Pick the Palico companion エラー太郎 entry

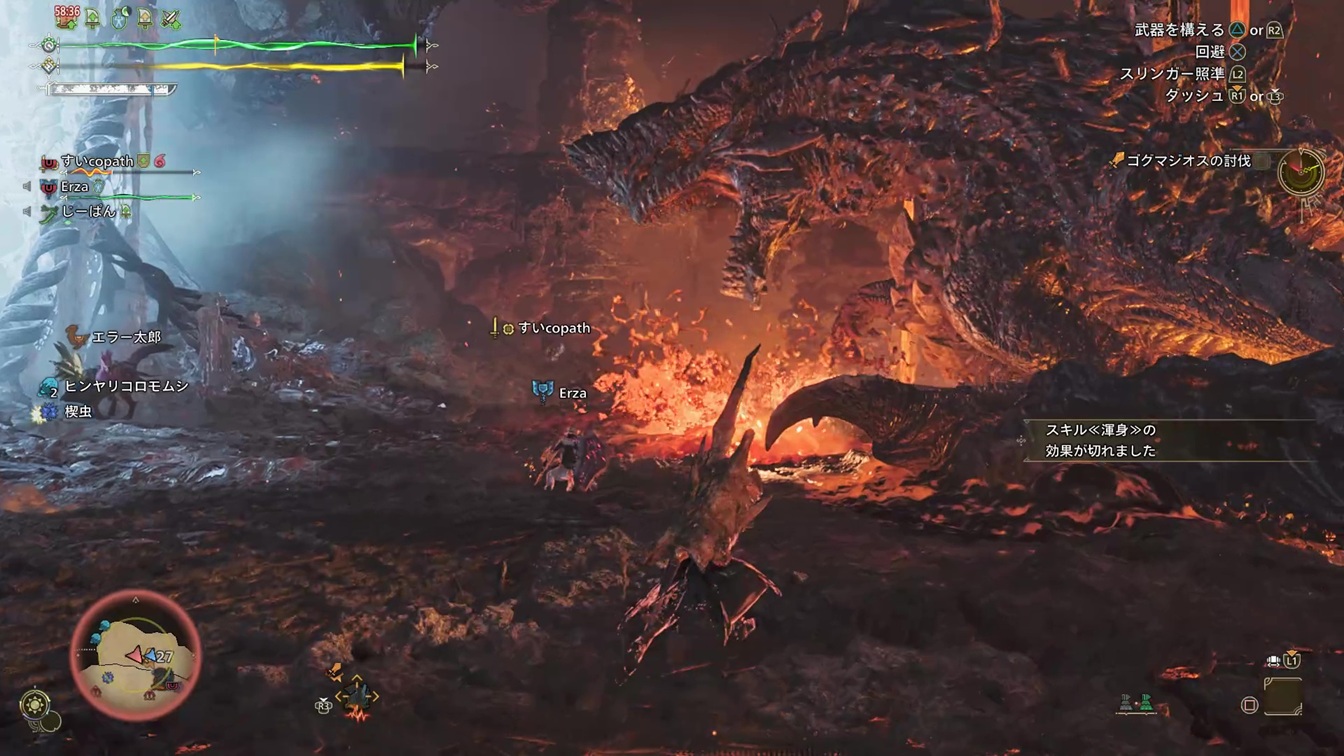125,337
